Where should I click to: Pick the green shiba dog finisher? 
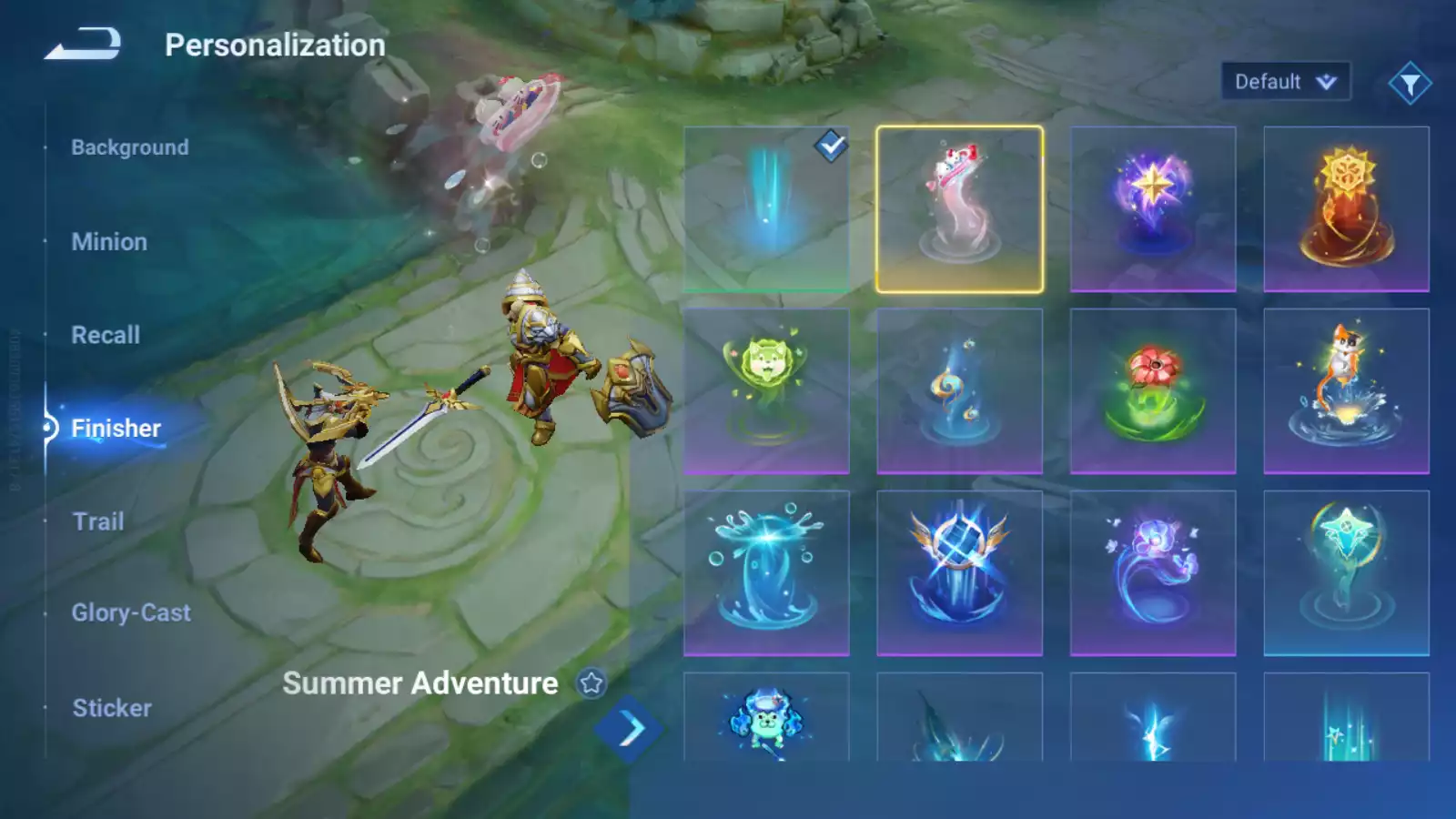click(766, 391)
